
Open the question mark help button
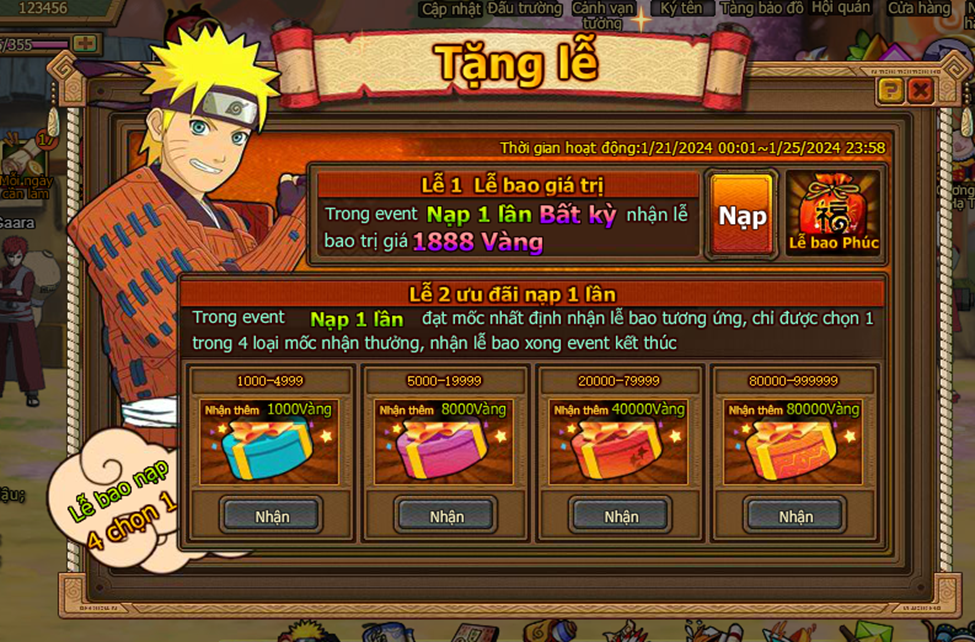point(890,92)
